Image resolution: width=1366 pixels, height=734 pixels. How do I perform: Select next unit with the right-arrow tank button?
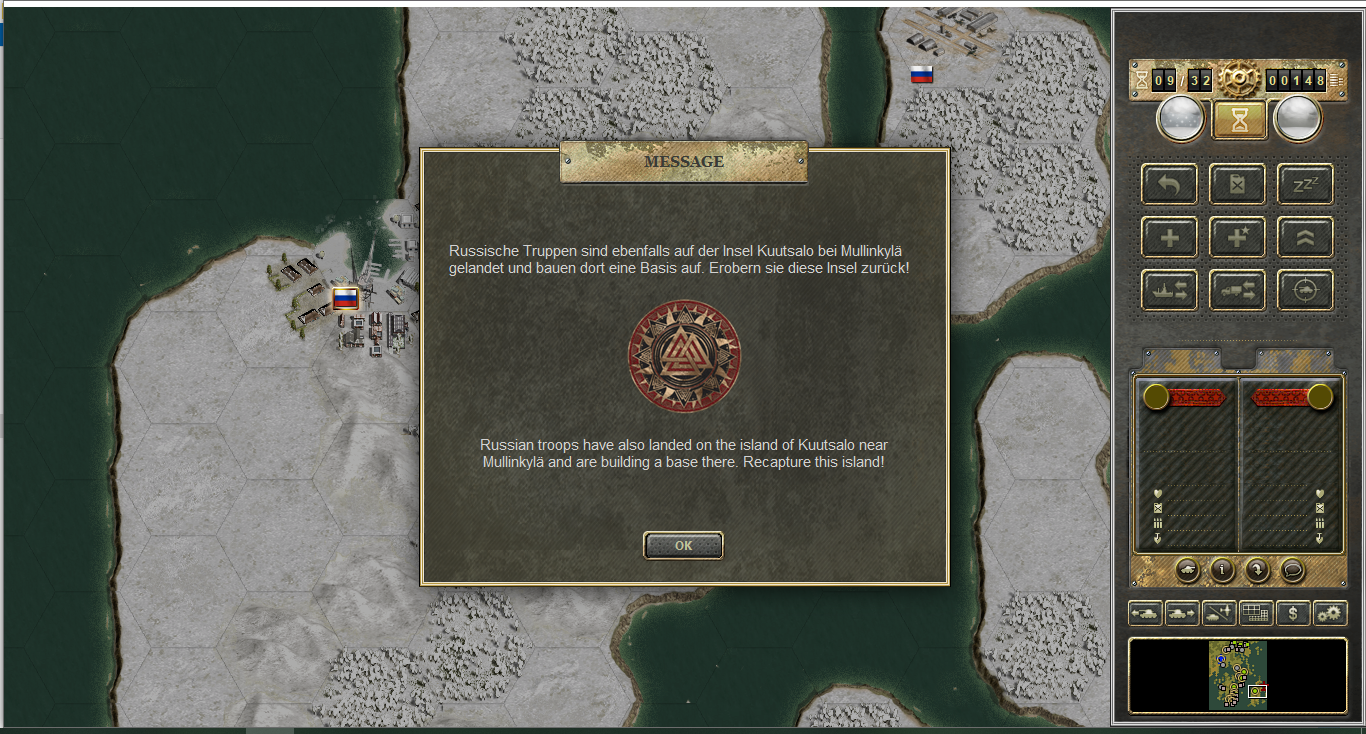coord(1182,612)
